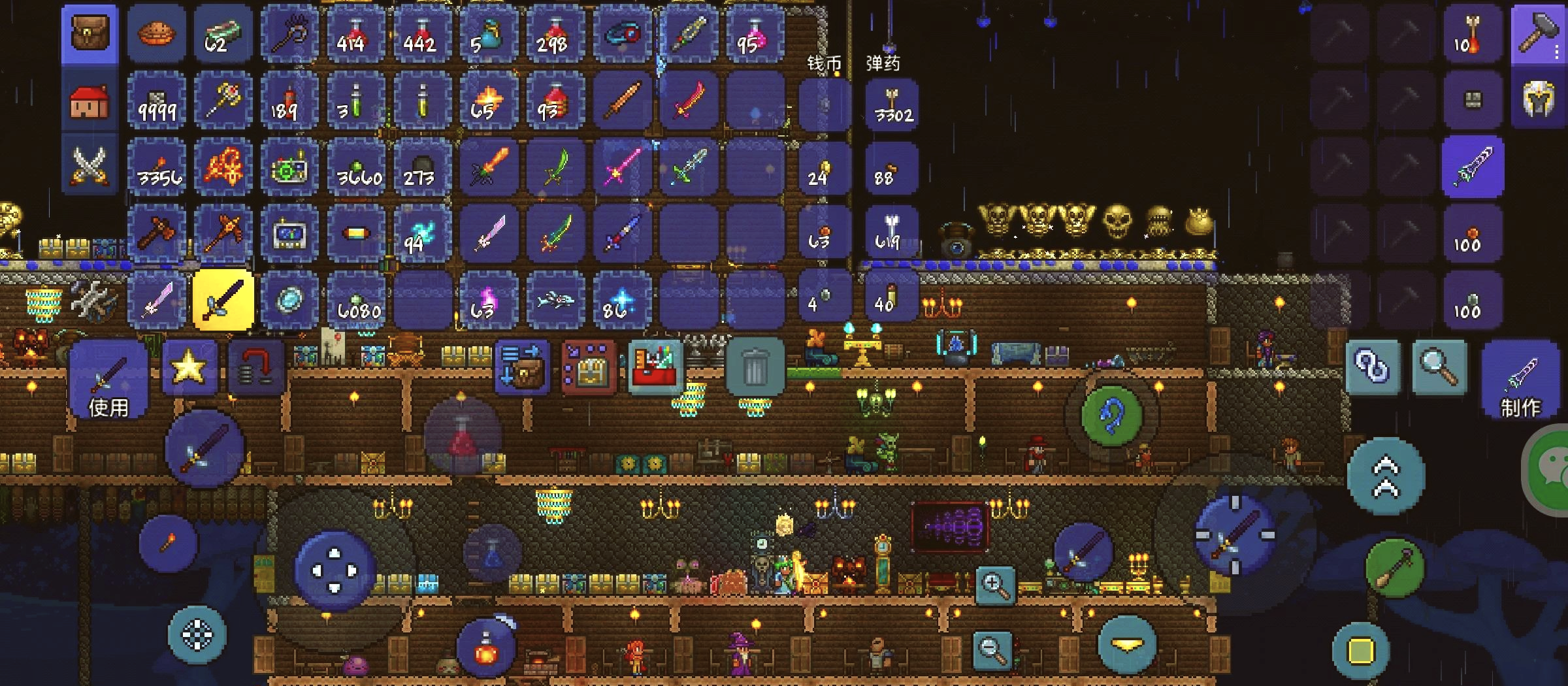The image size is (1568, 686).
Task: Switch to the red house housing tab
Action: 90,101
